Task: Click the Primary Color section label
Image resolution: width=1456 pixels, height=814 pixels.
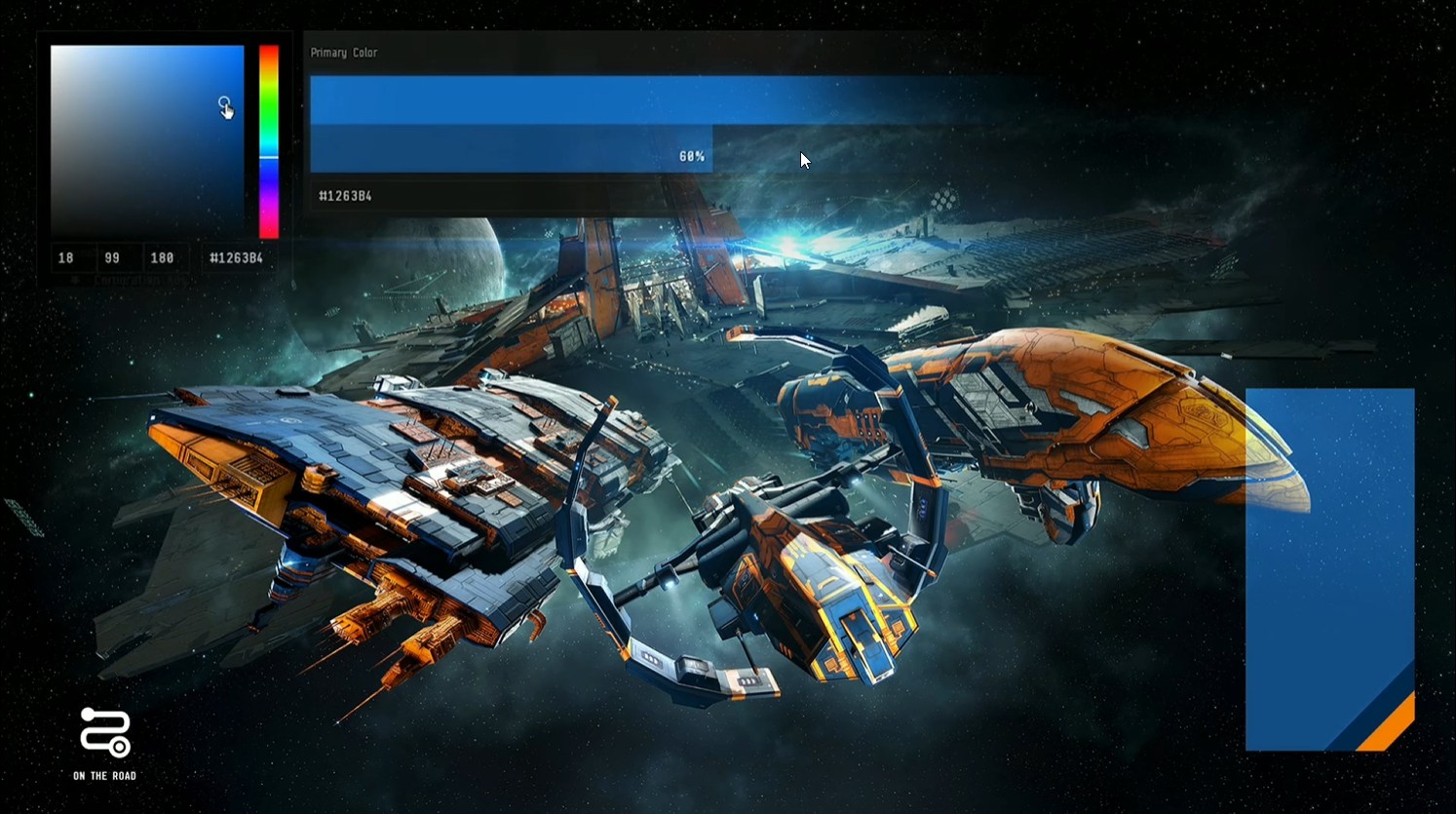Action: tap(343, 52)
